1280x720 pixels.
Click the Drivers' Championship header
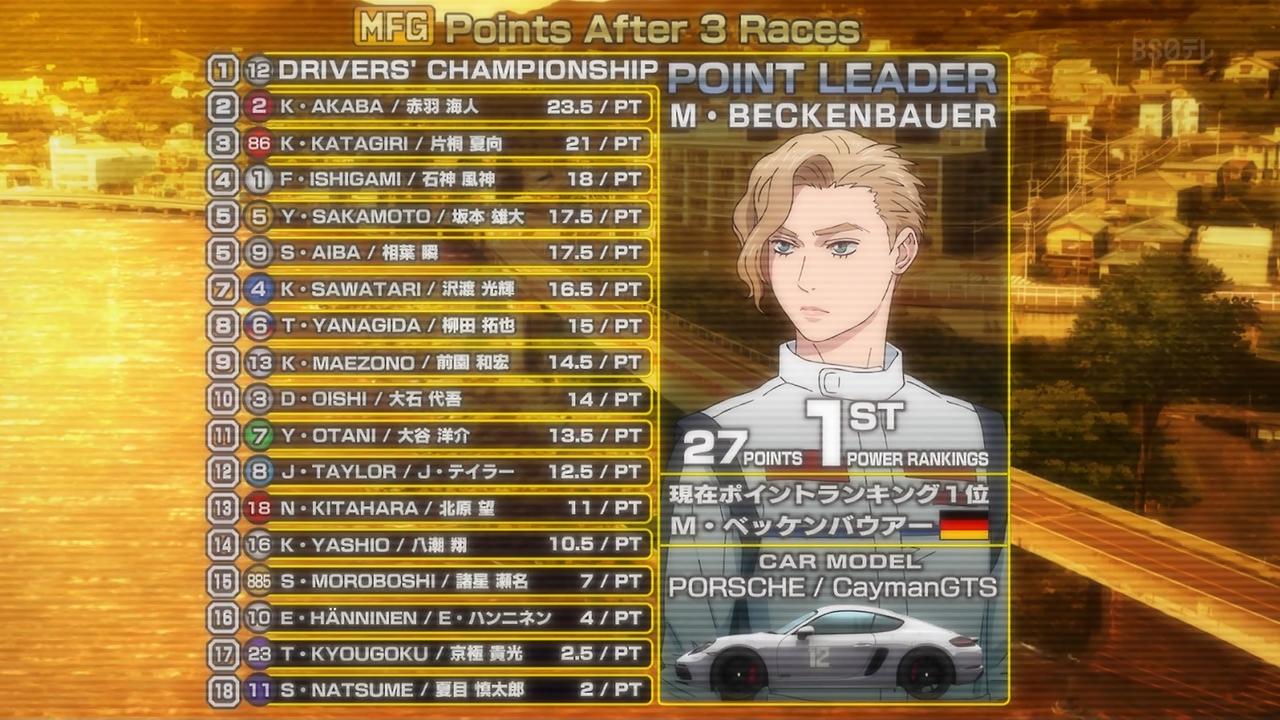click(467, 70)
